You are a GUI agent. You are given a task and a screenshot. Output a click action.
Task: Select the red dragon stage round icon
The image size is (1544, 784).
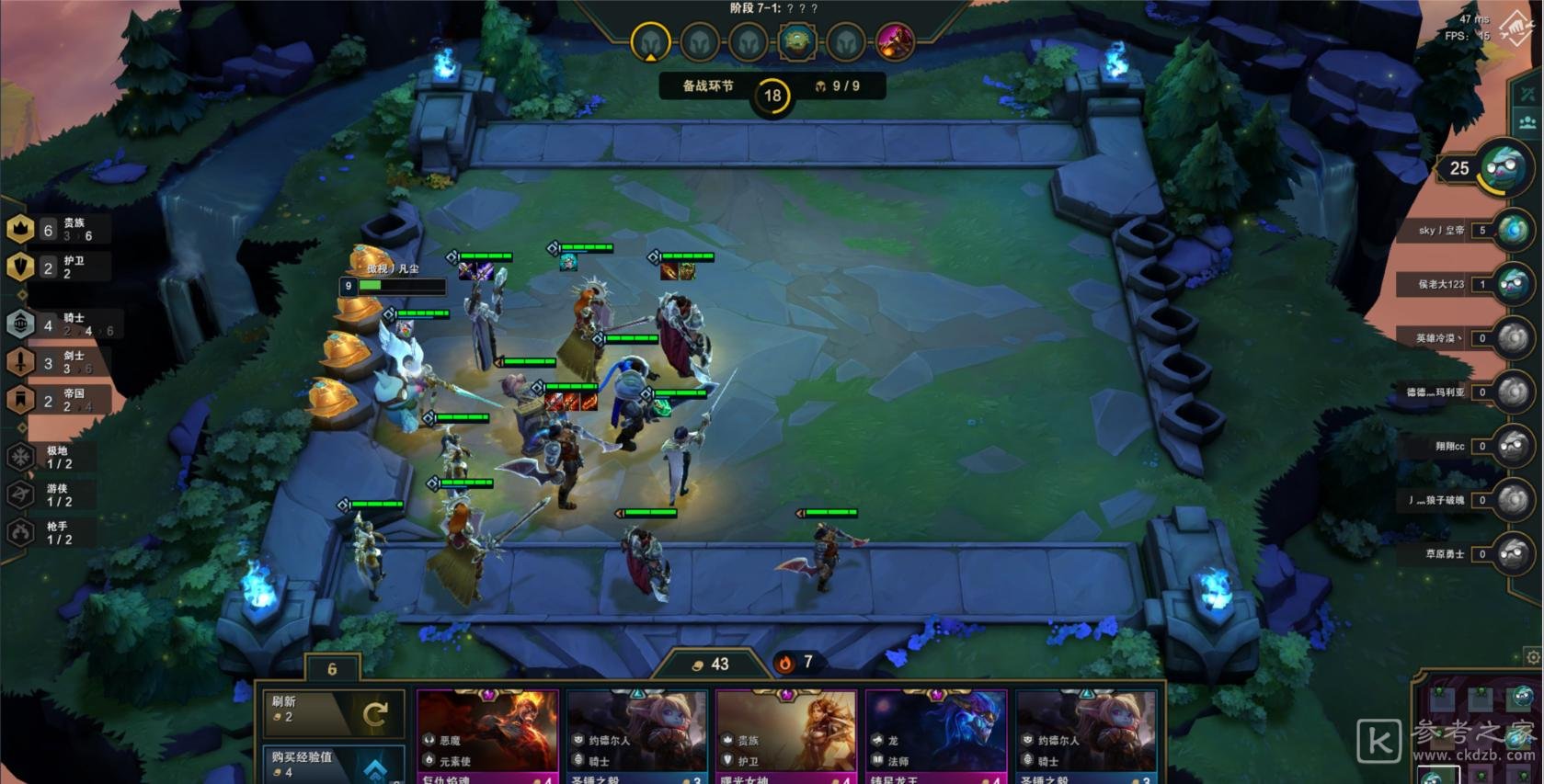(x=894, y=41)
